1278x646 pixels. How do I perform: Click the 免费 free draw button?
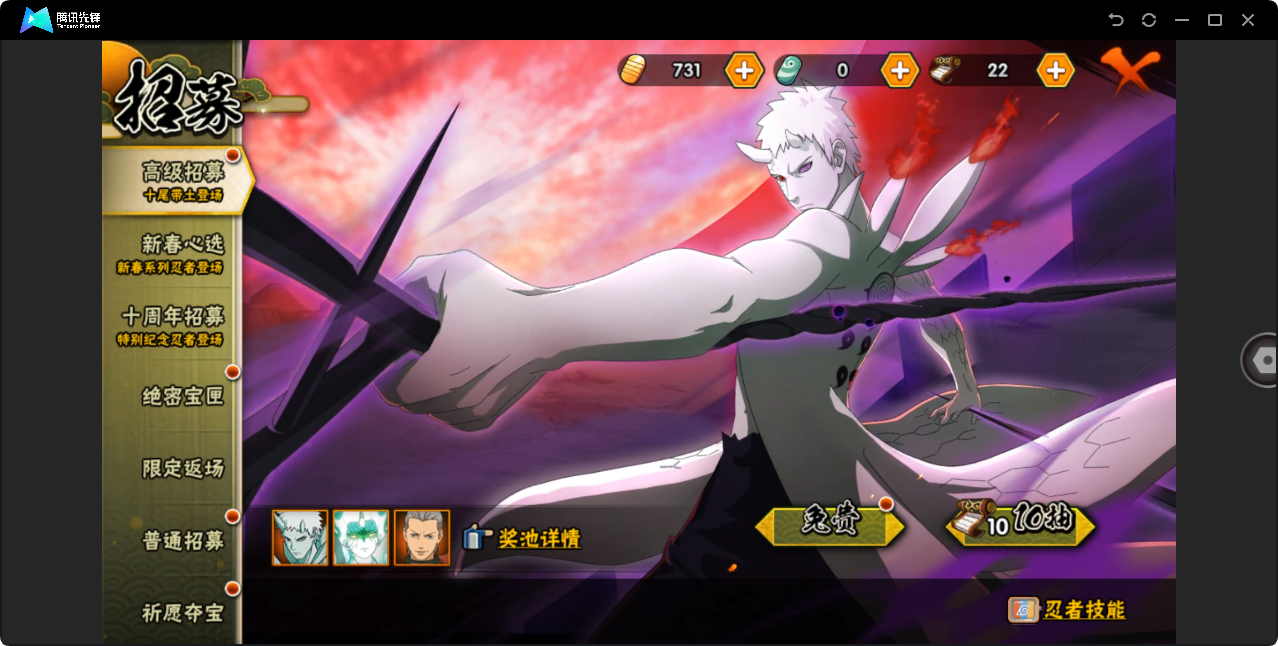pyautogui.click(x=830, y=524)
